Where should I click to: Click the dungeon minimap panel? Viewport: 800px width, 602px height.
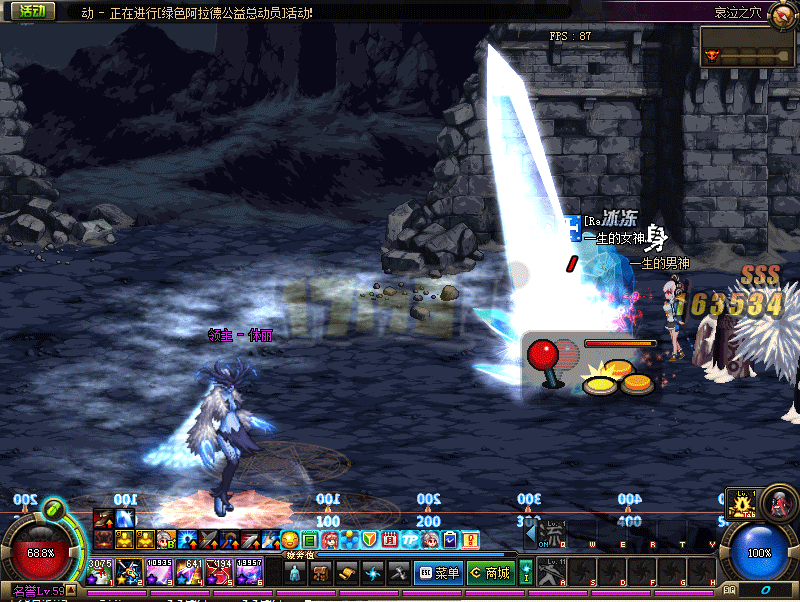tap(748, 47)
